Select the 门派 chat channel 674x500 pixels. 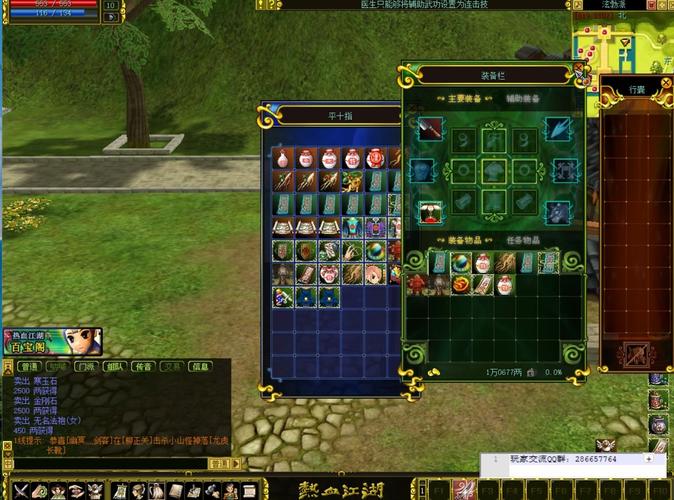point(85,366)
